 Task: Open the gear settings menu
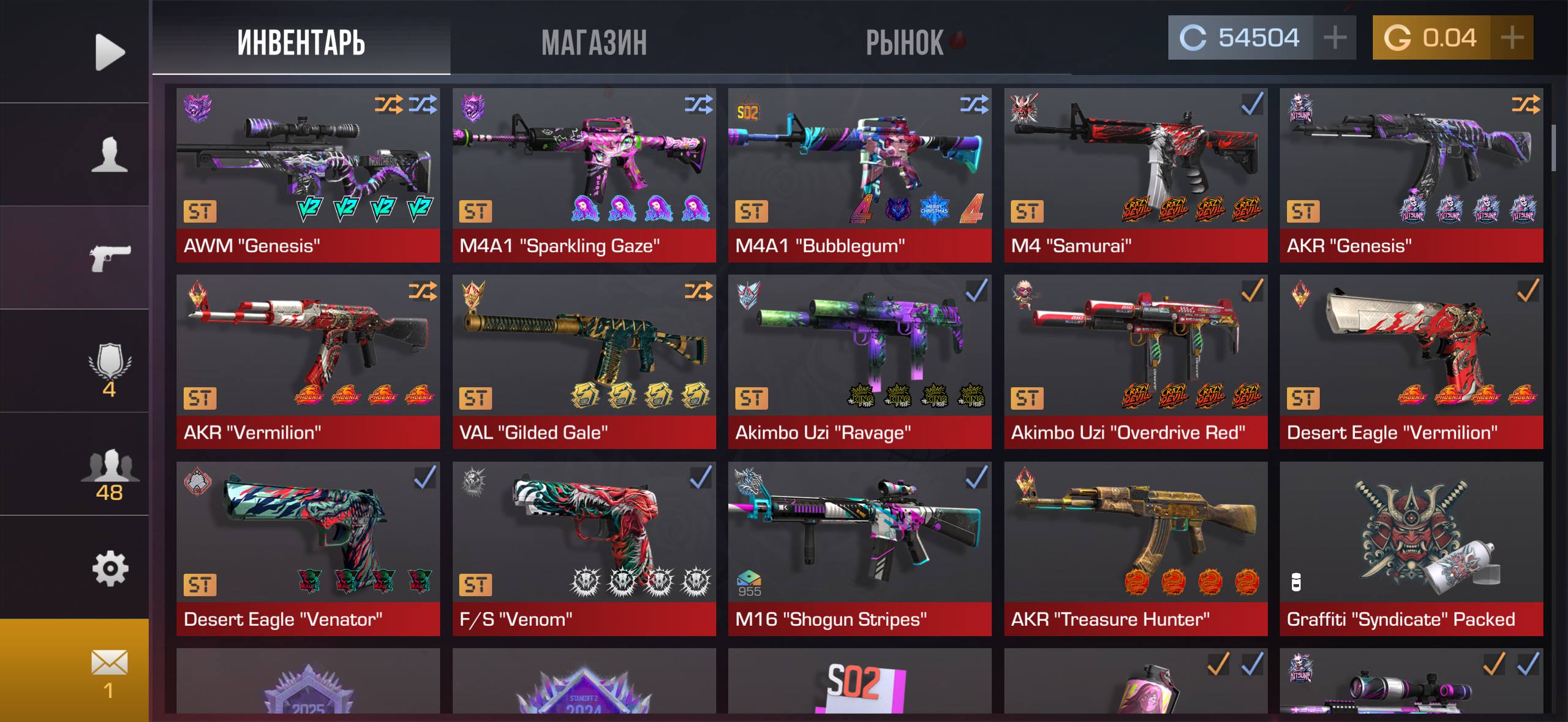(x=110, y=569)
